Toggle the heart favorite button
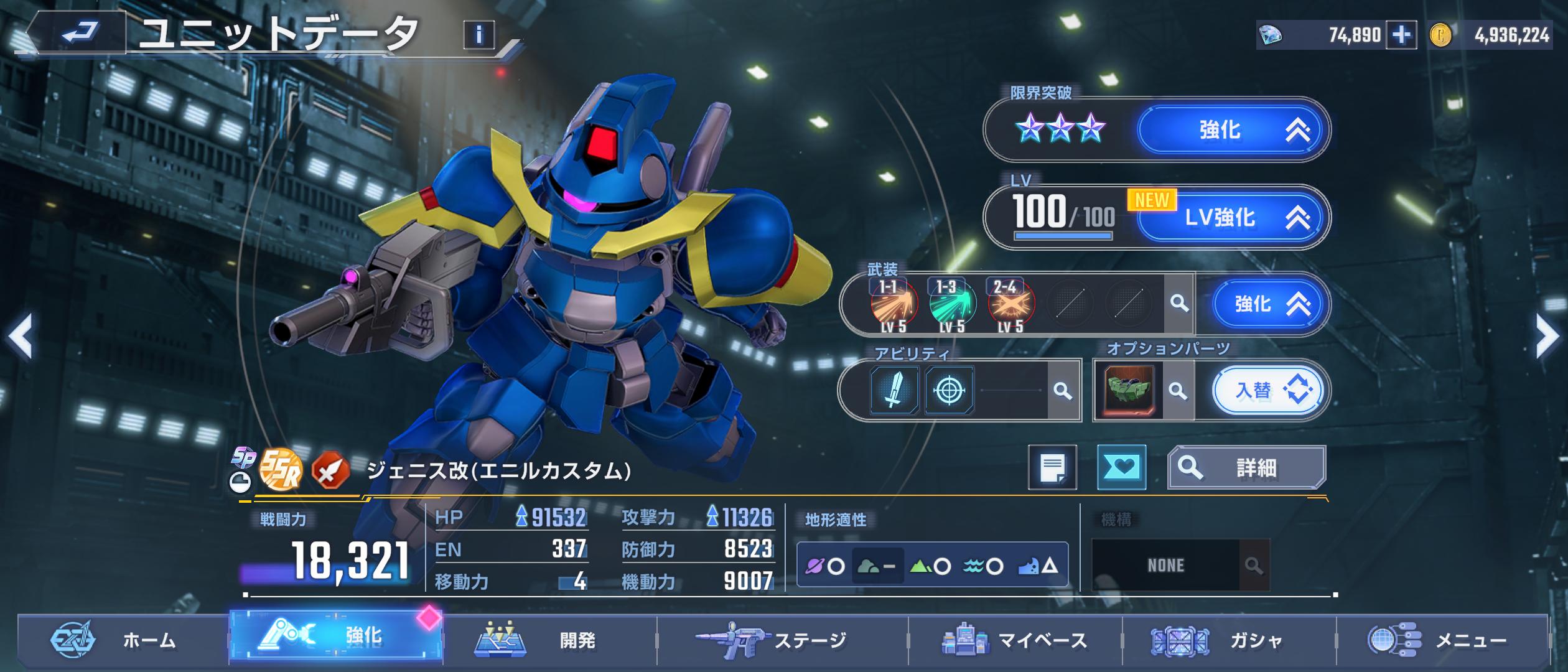Screen dimensions: 1568x672 [1121, 467]
